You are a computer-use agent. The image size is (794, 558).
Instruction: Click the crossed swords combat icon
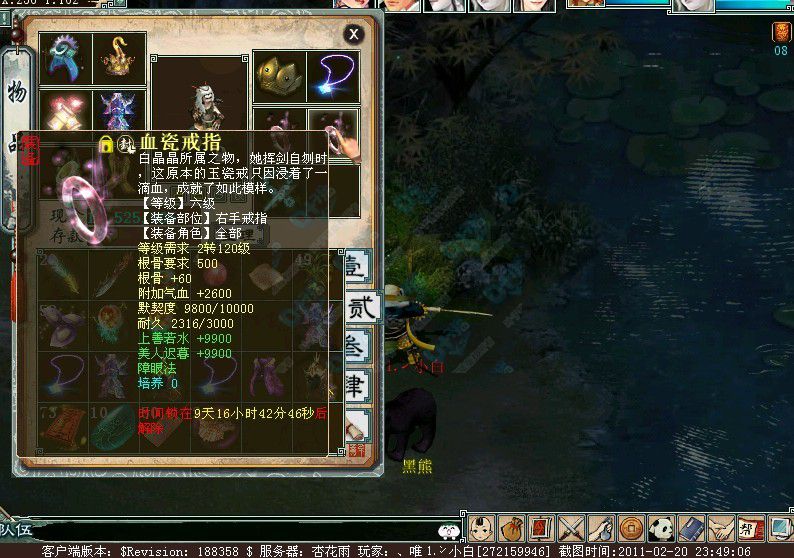[571, 527]
